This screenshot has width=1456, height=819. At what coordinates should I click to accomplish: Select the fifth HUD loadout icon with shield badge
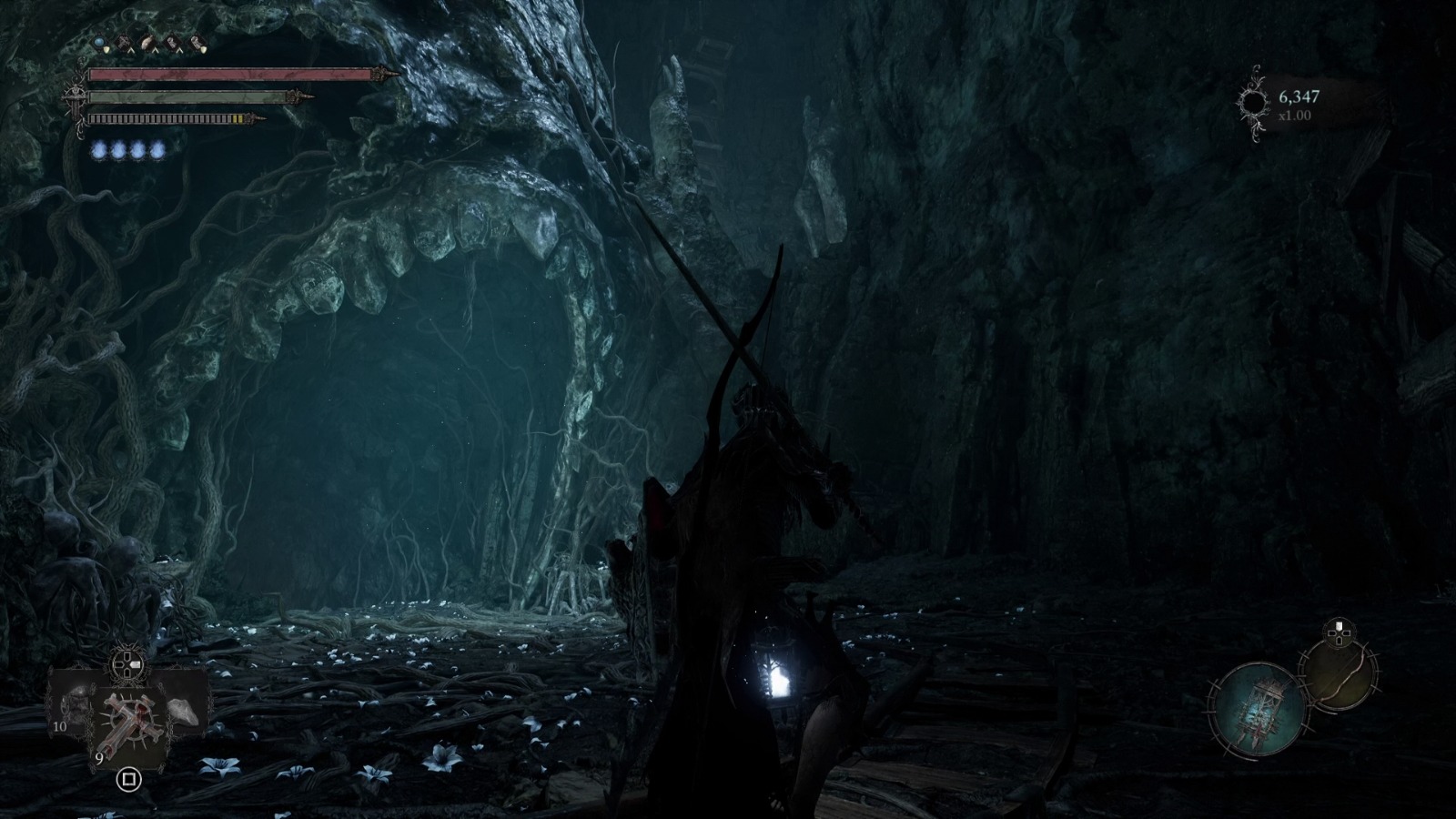[197, 43]
